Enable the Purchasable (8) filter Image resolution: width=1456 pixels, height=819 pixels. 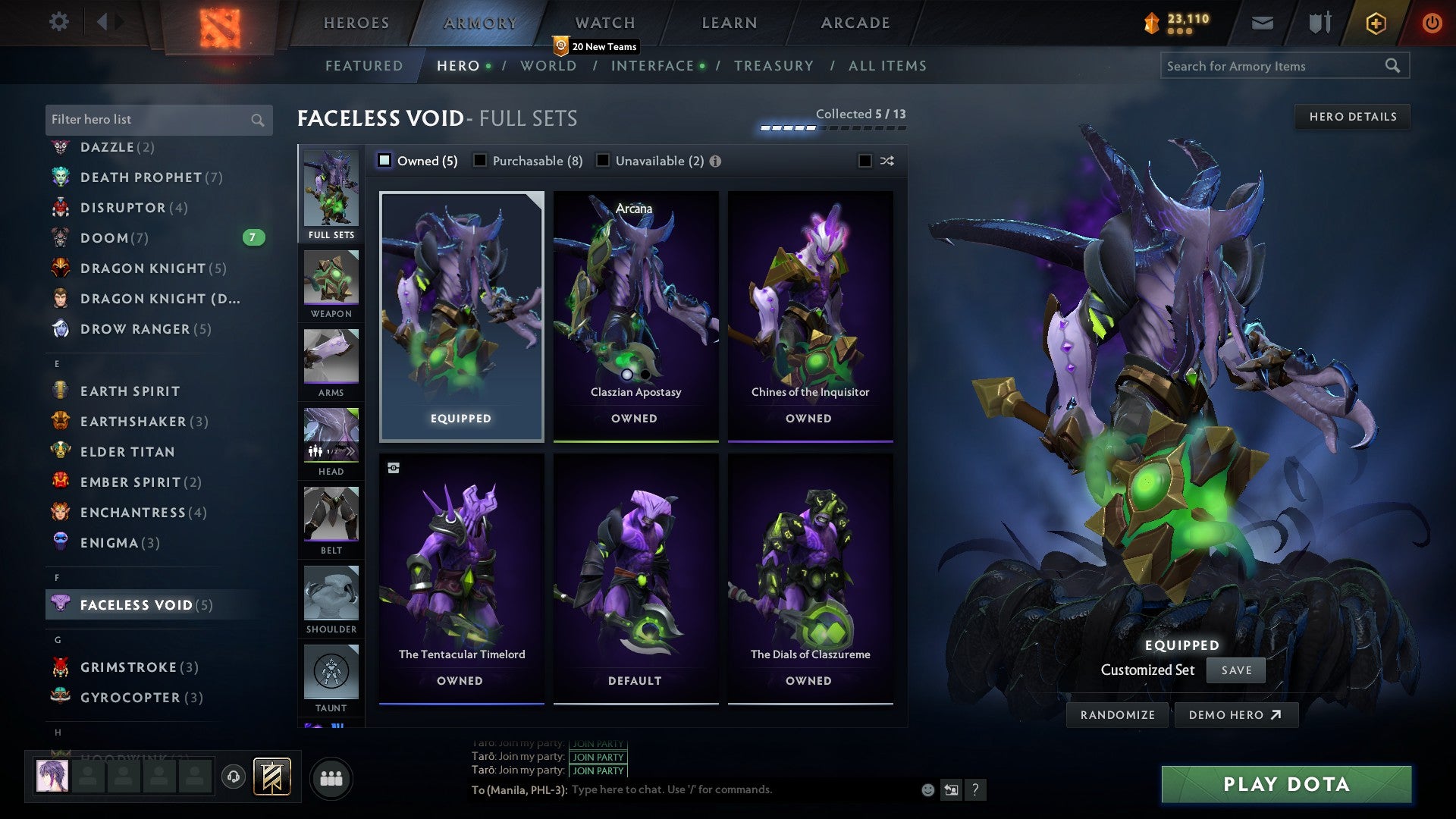click(x=479, y=161)
